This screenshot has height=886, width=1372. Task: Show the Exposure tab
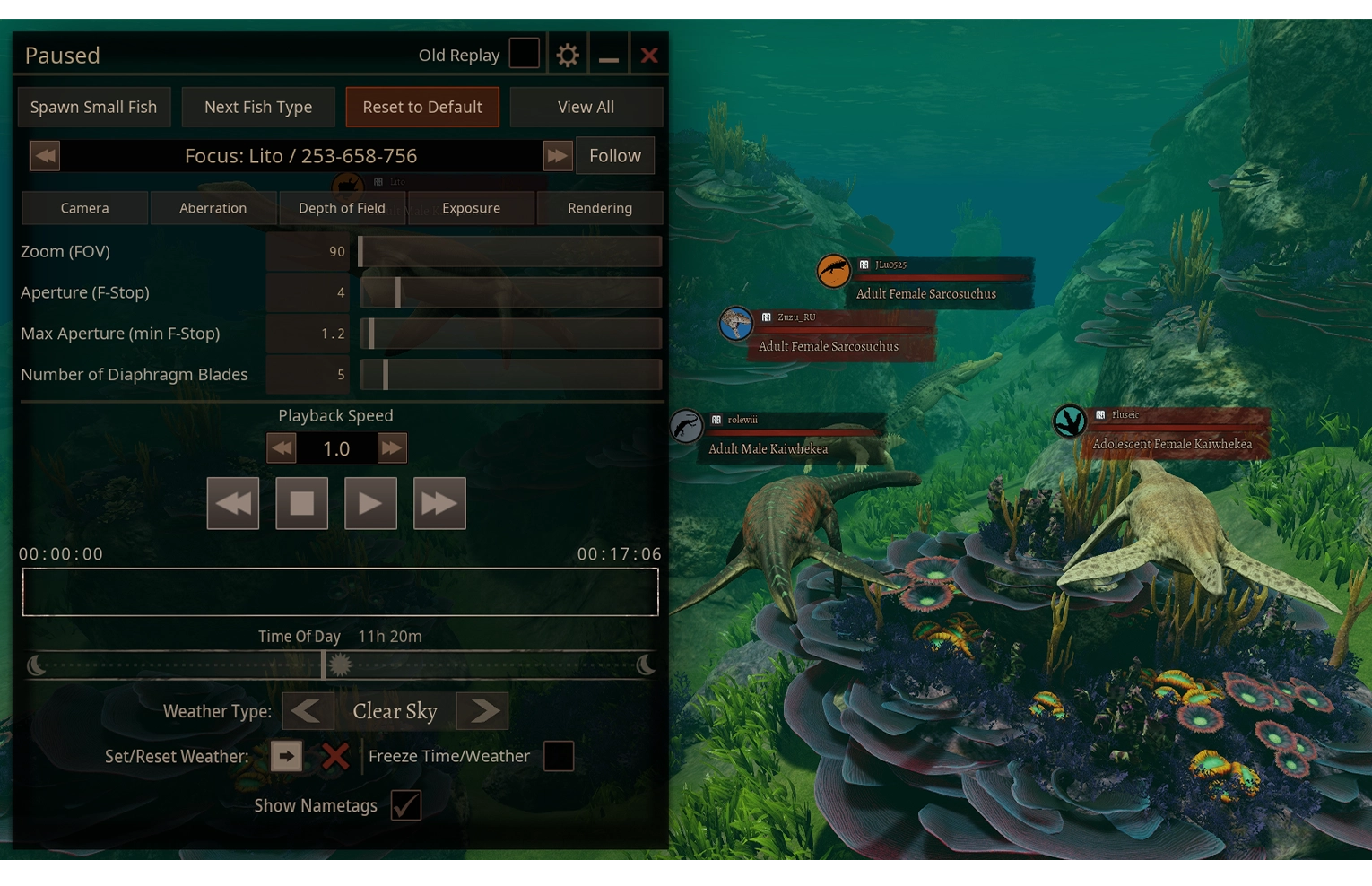point(471,208)
